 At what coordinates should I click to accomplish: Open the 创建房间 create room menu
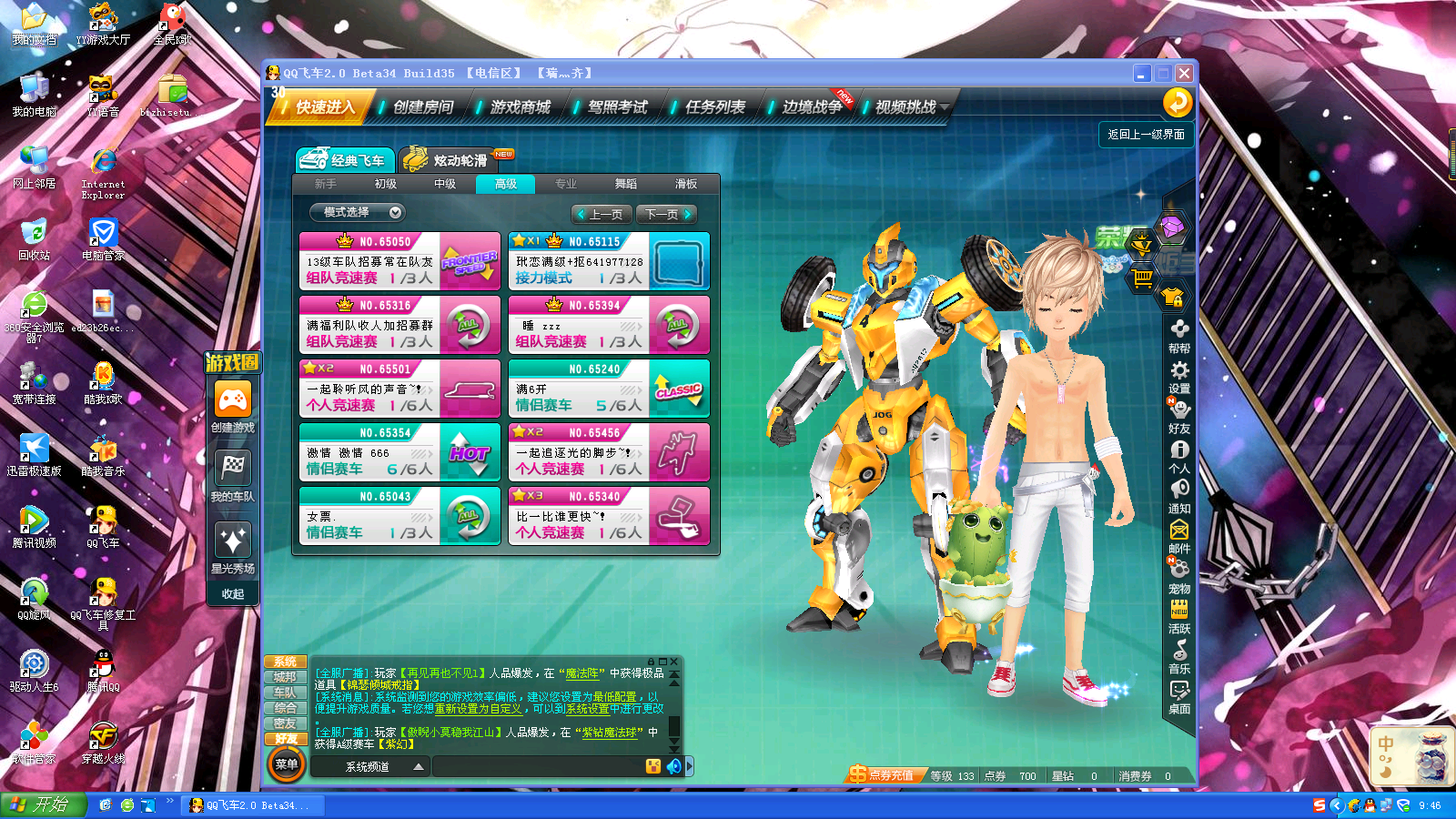click(422, 107)
